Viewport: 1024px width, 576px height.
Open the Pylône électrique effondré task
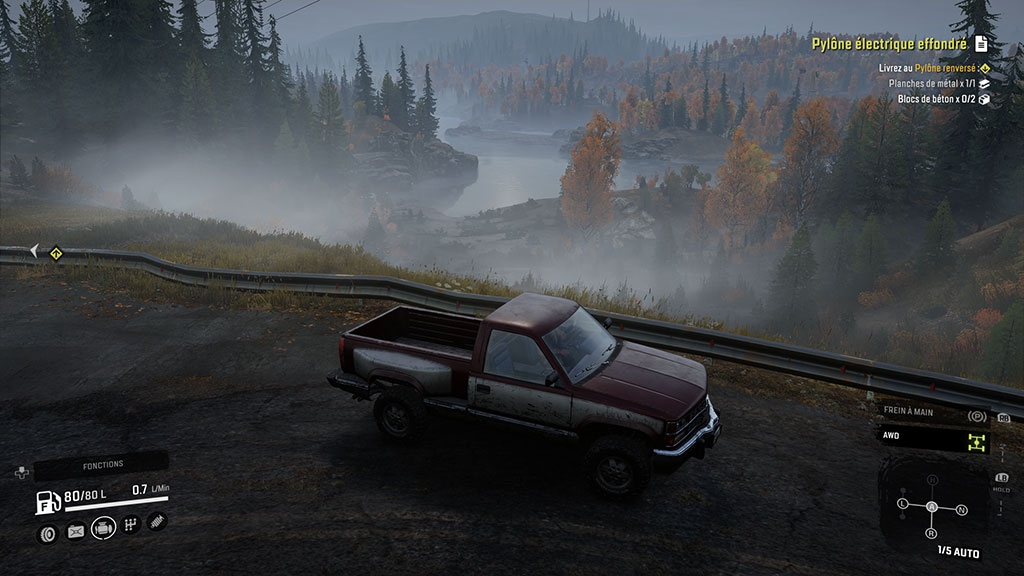click(889, 44)
